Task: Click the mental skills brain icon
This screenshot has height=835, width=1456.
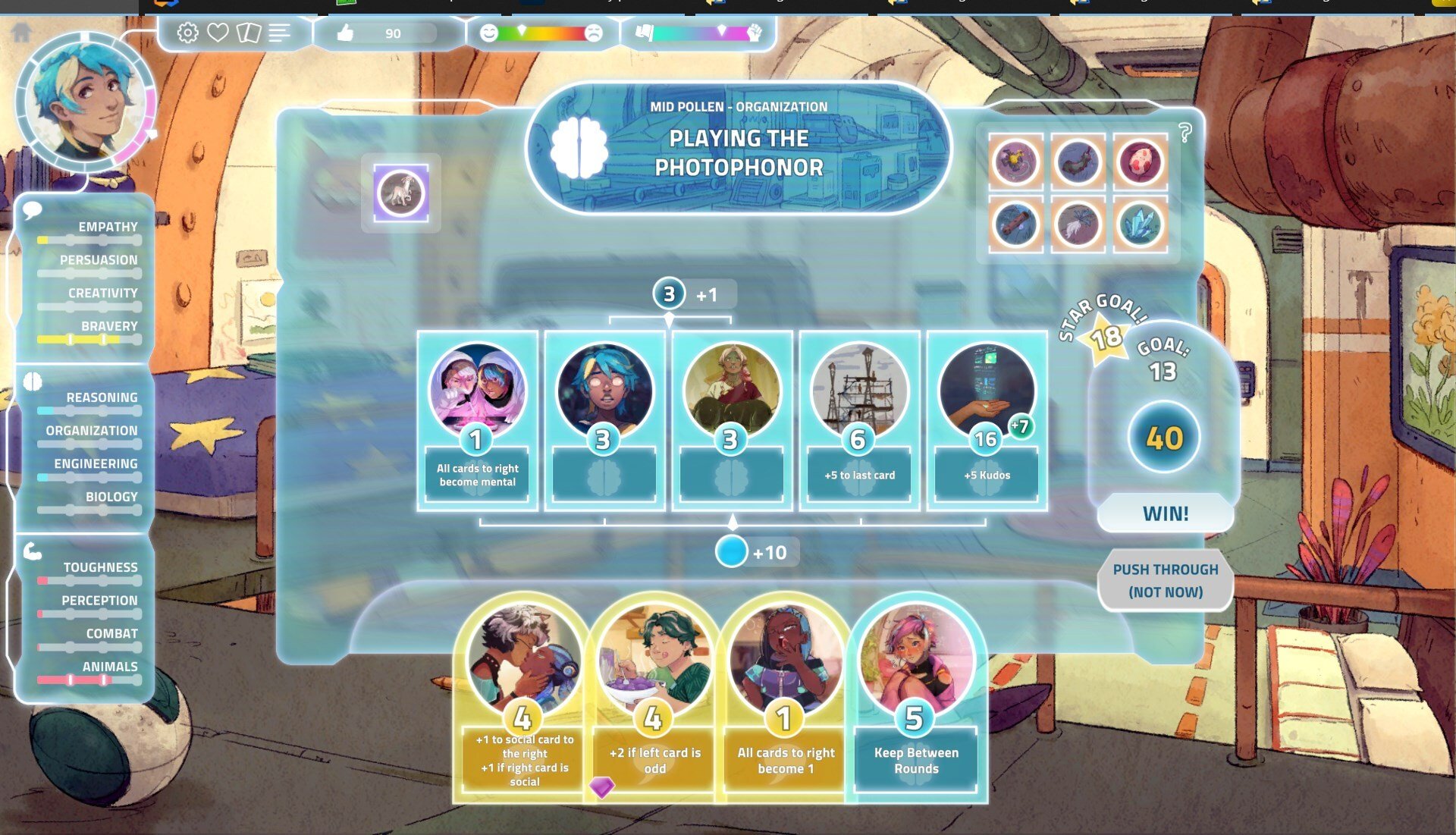Action: (x=31, y=382)
